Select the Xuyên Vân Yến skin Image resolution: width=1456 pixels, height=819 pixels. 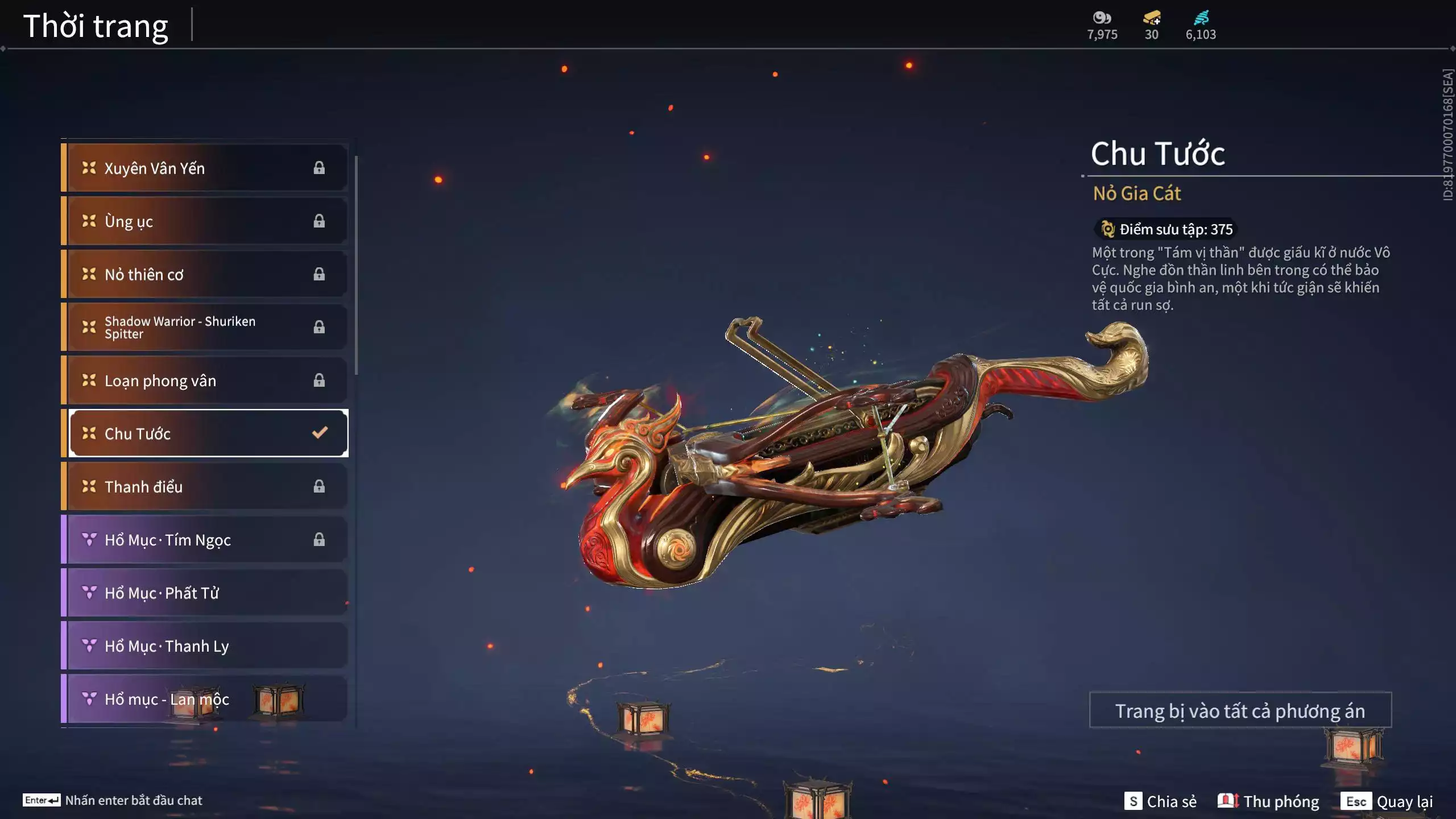pyautogui.click(x=205, y=168)
